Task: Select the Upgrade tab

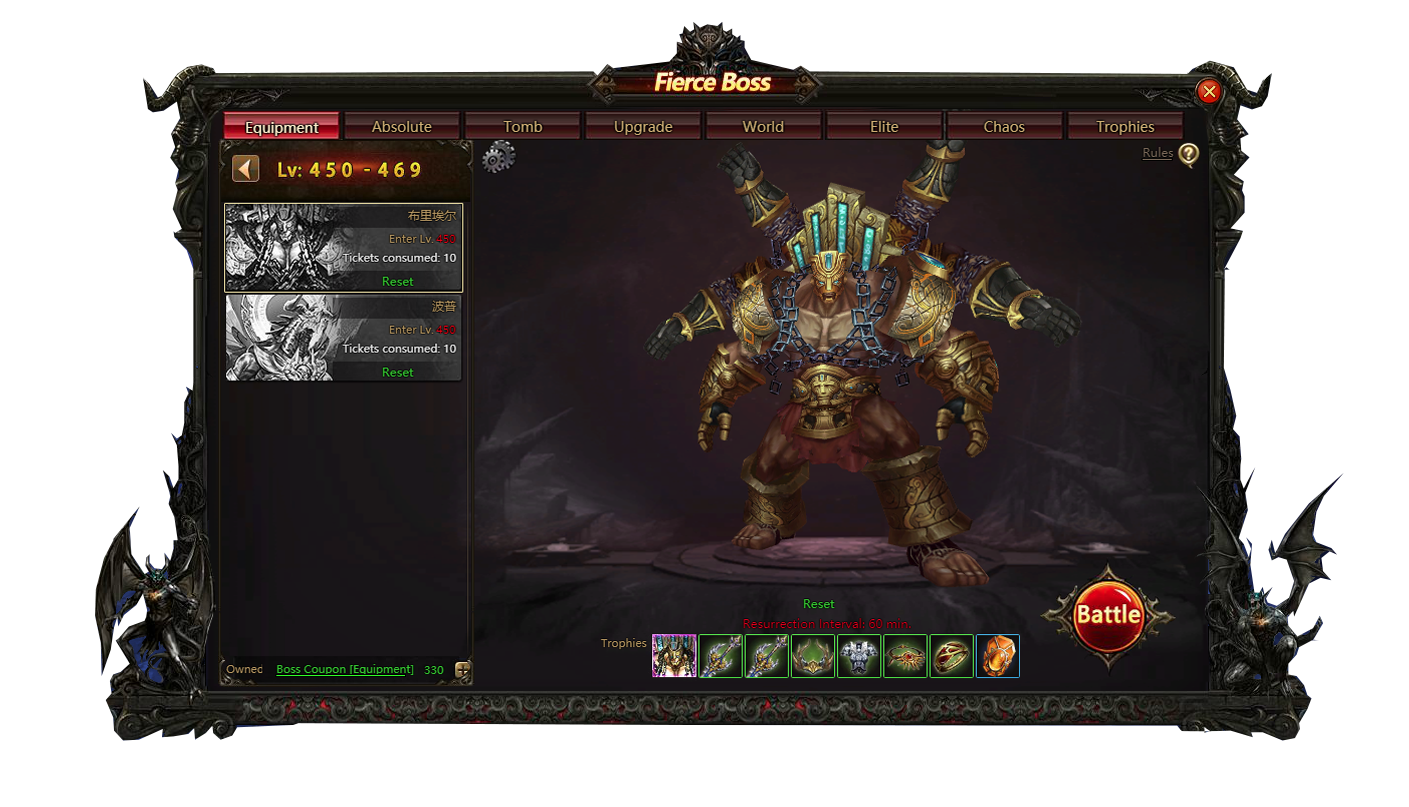Action: [643, 127]
